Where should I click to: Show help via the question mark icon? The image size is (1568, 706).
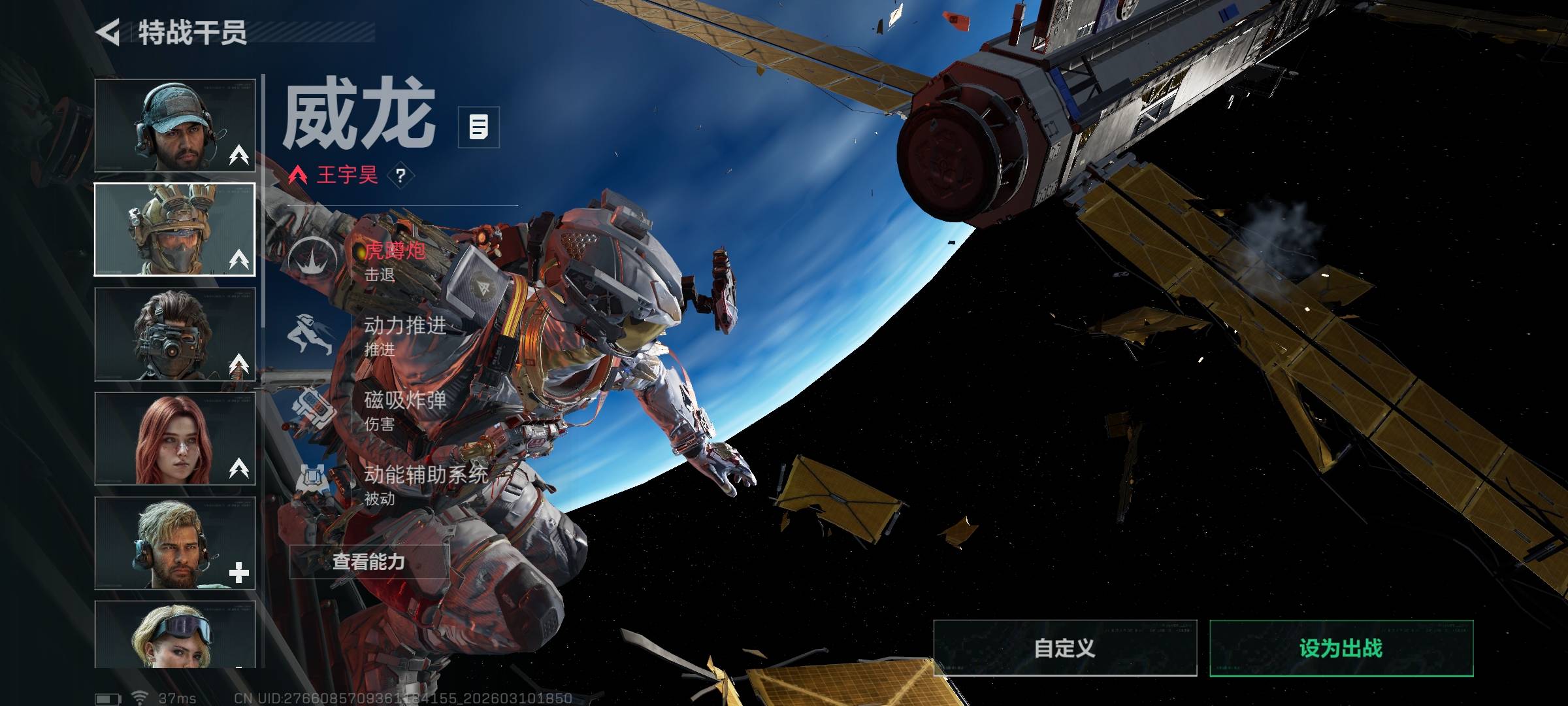click(x=400, y=175)
